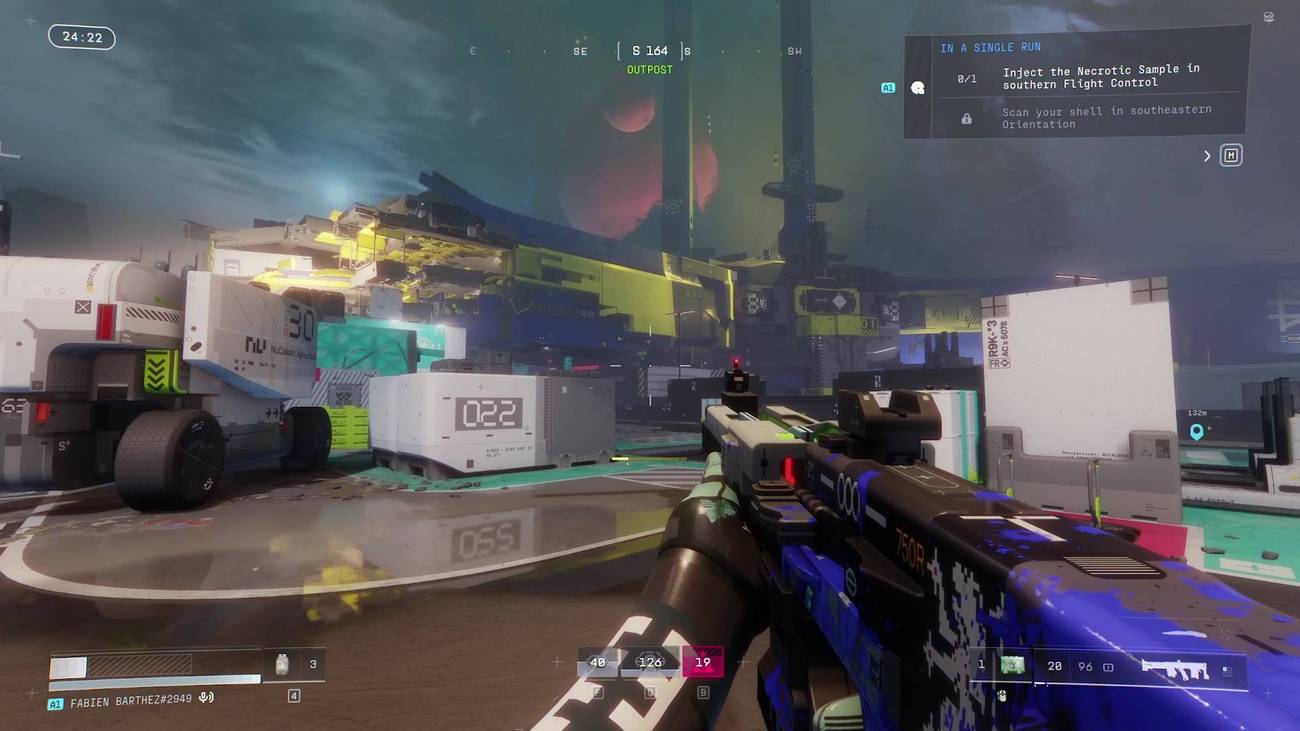
Task: Click the helmet icon on the objective tracker
Action: [x=917, y=87]
